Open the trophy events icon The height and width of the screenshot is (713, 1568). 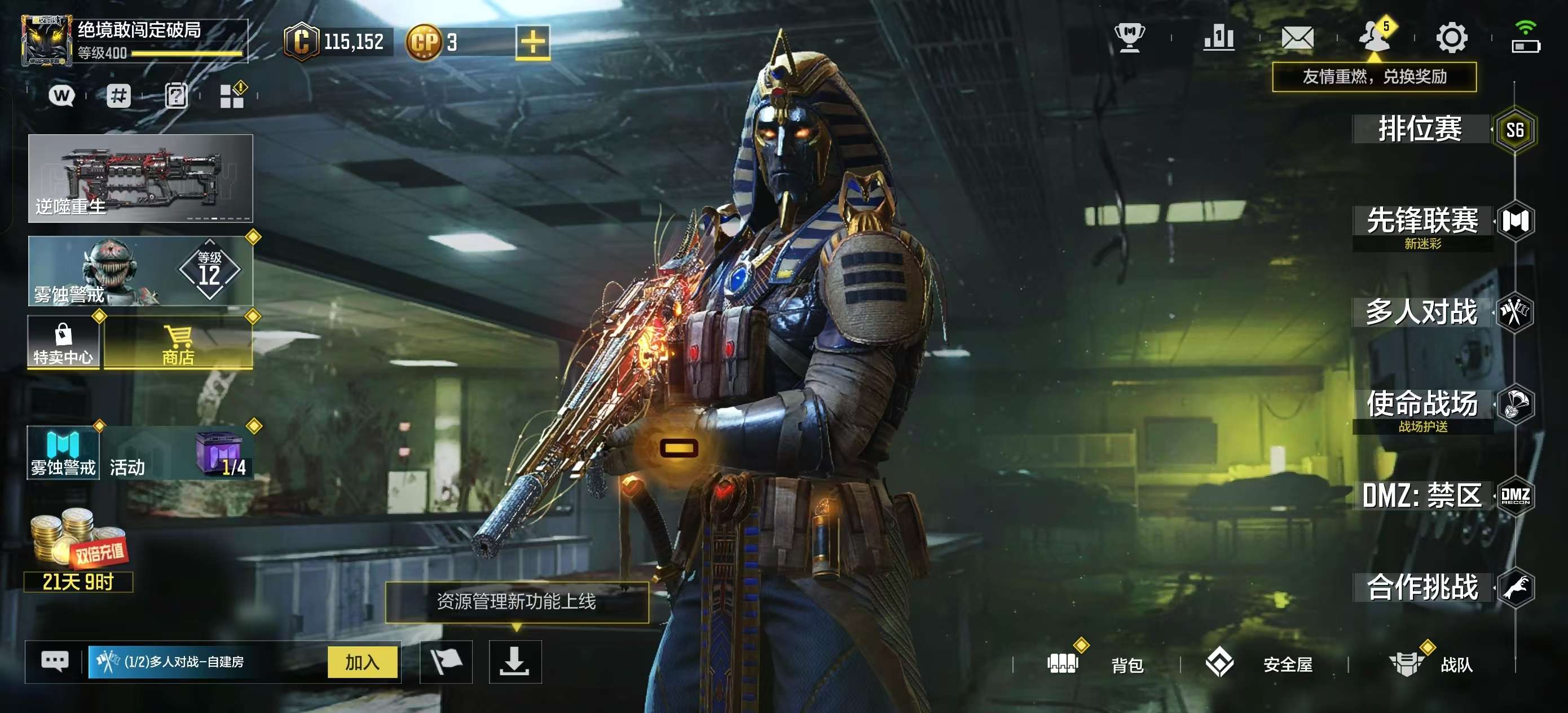pos(1130,38)
